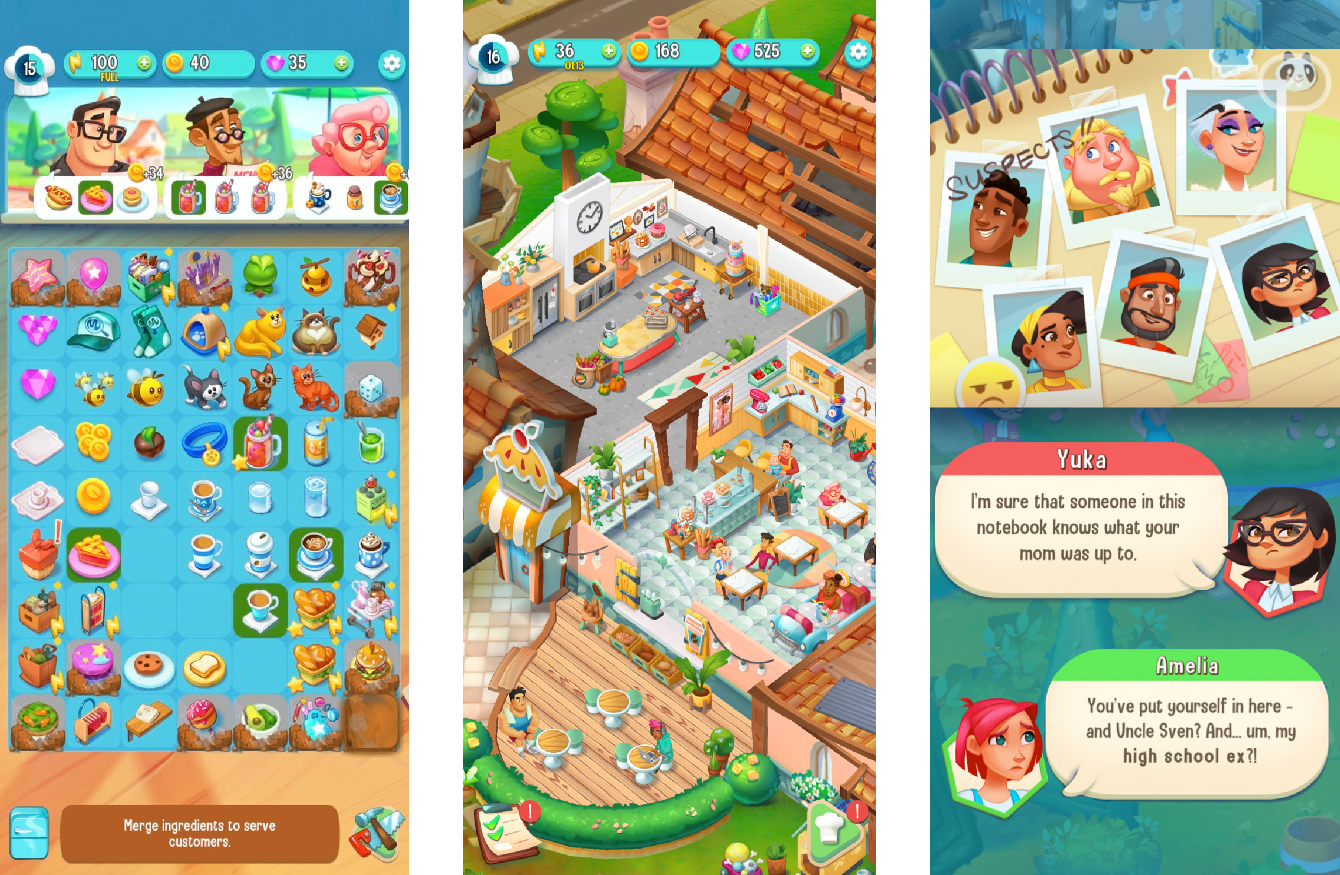Add more gems using the plus button

click(x=340, y=64)
